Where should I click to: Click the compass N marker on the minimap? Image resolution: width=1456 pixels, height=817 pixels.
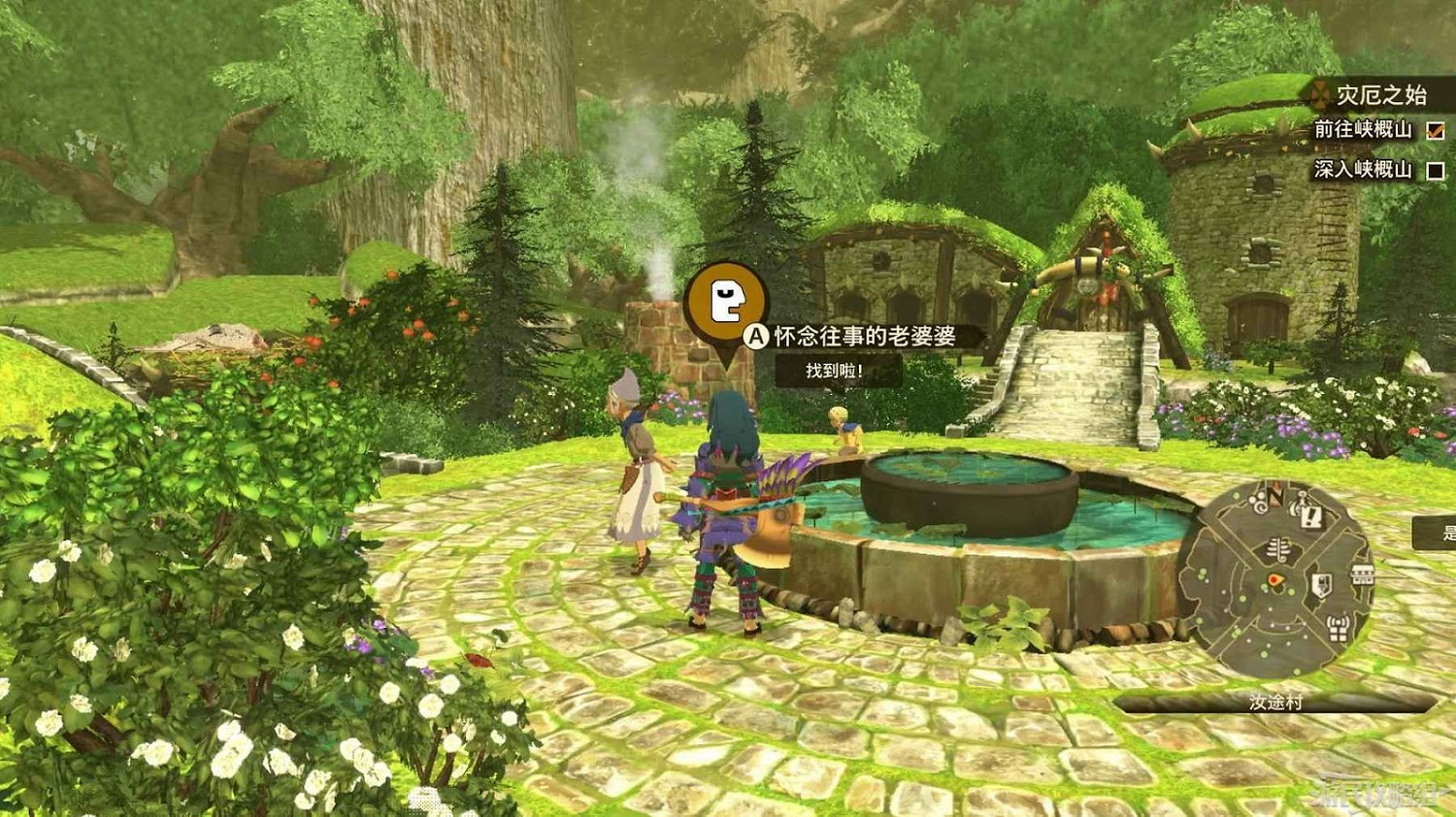point(1274,495)
